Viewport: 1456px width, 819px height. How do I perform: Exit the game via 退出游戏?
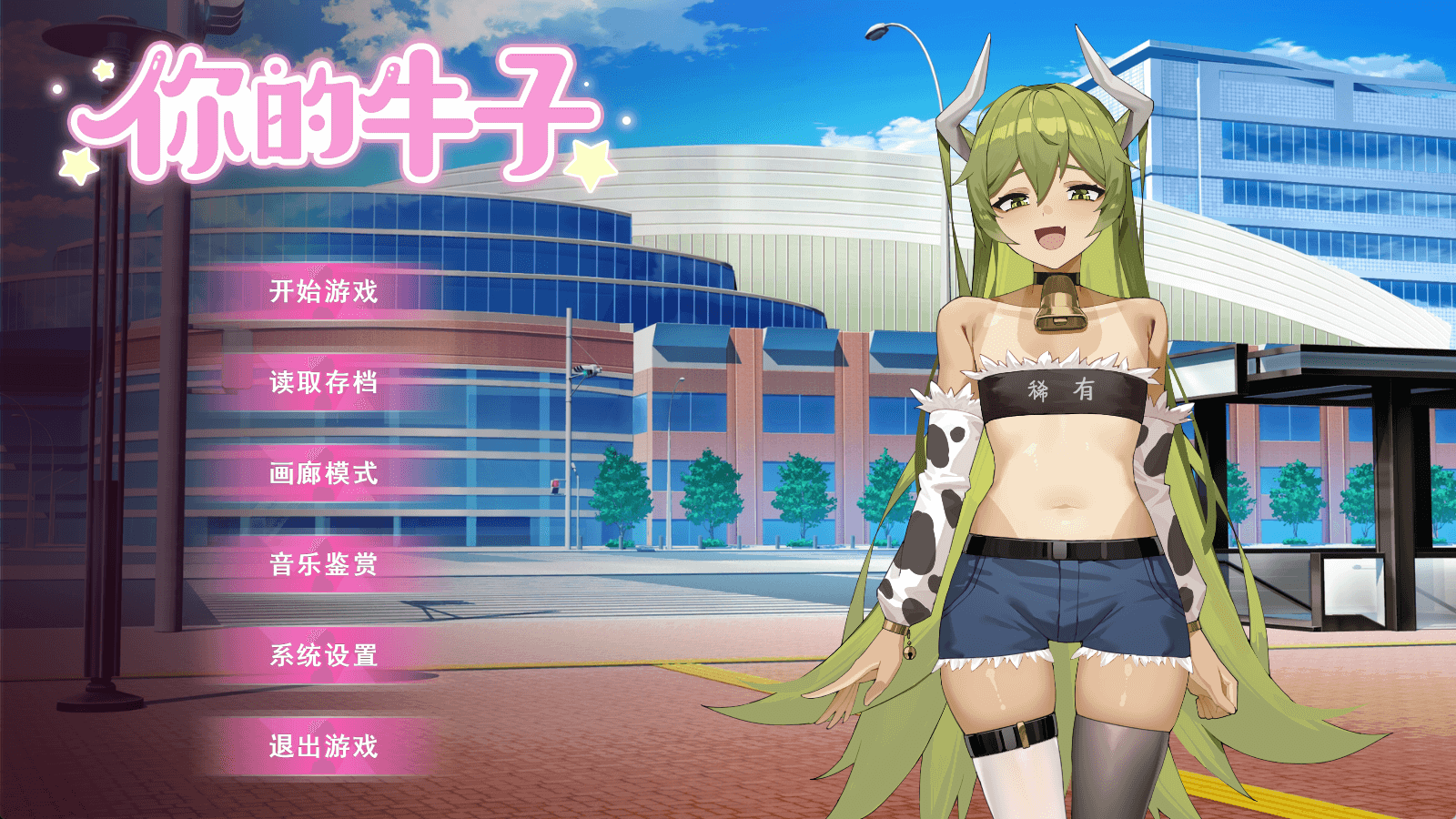point(326,746)
